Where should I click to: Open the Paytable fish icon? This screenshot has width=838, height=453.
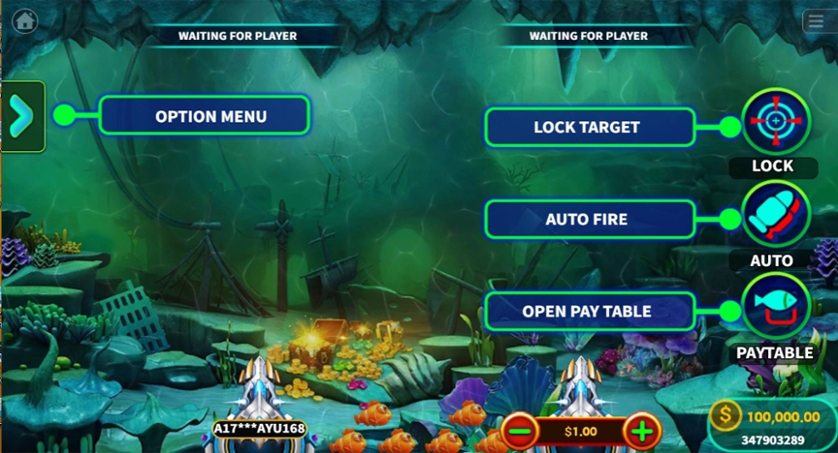click(x=776, y=306)
